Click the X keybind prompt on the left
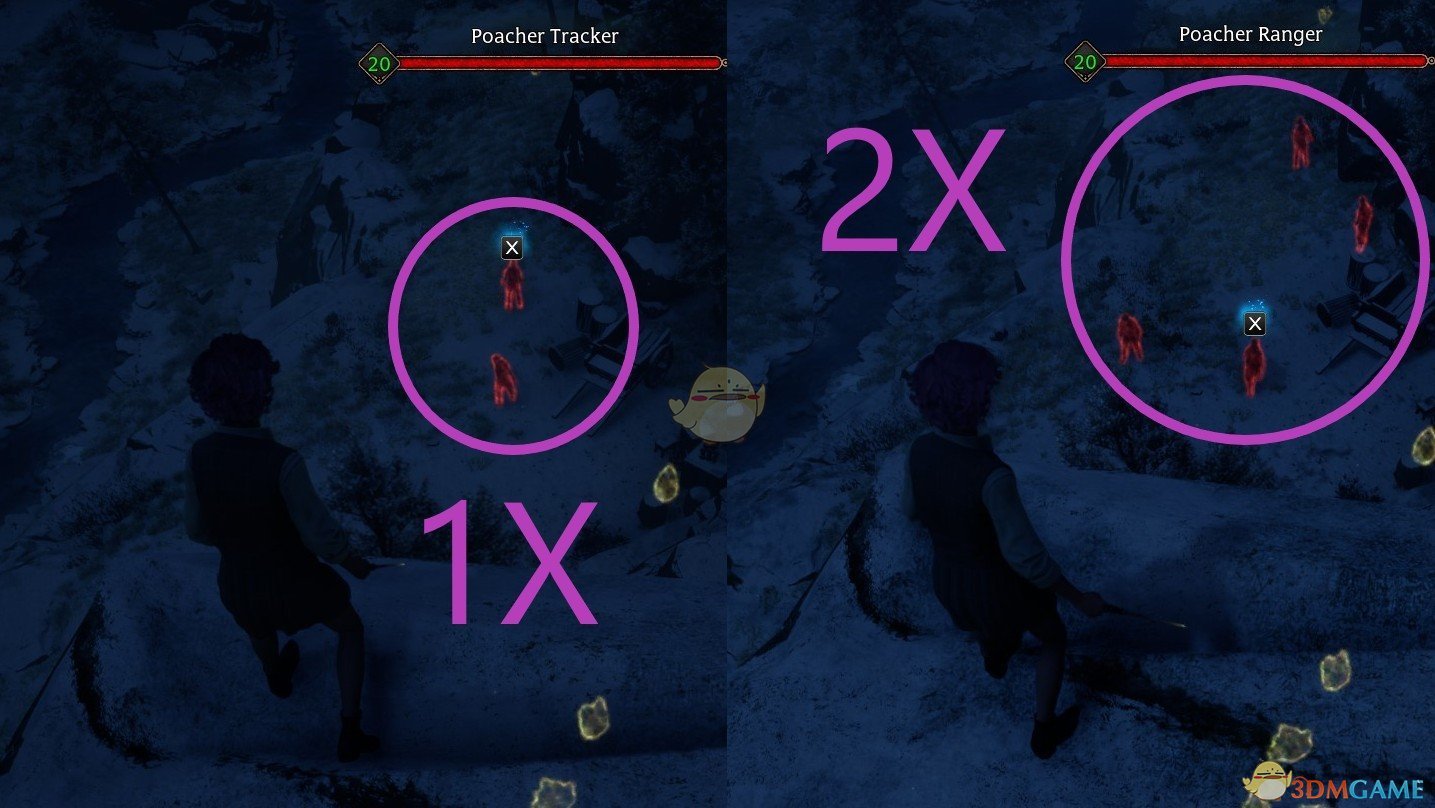This screenshot has width=1435, height=808. [513, 247]
